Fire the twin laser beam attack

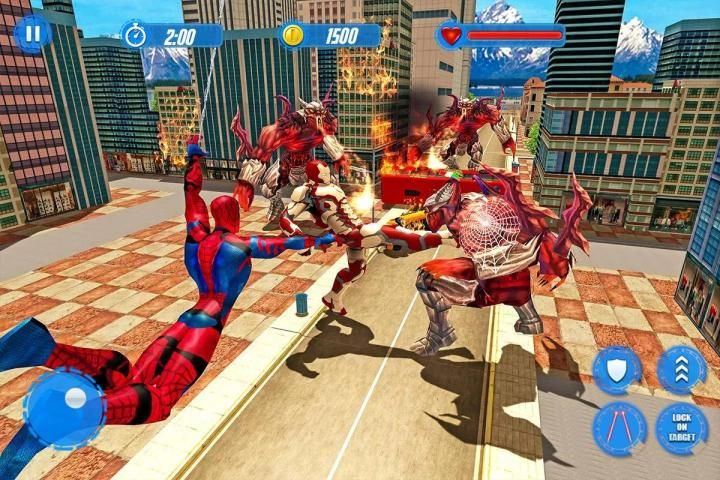(619, 430)
